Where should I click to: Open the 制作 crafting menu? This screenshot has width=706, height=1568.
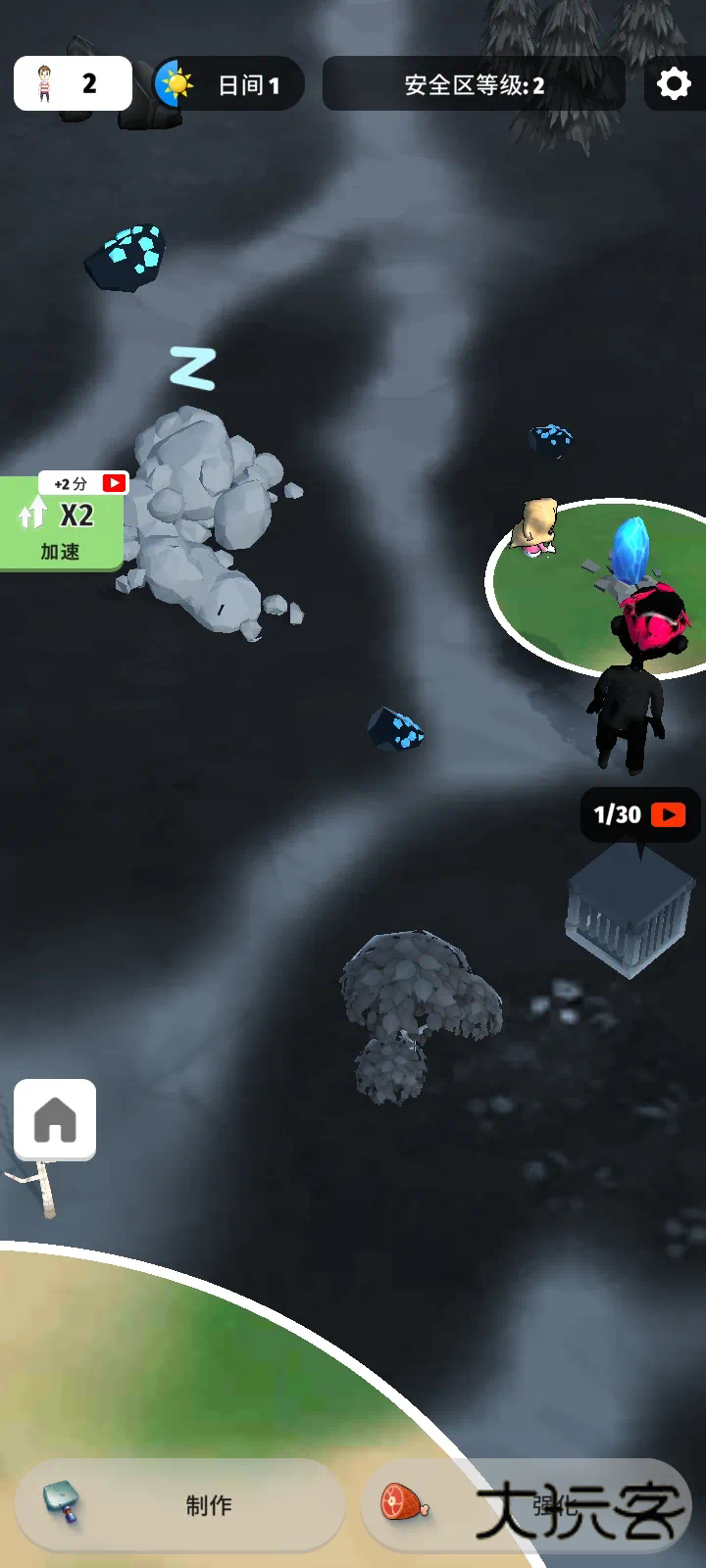click(x=180, y=1504)
